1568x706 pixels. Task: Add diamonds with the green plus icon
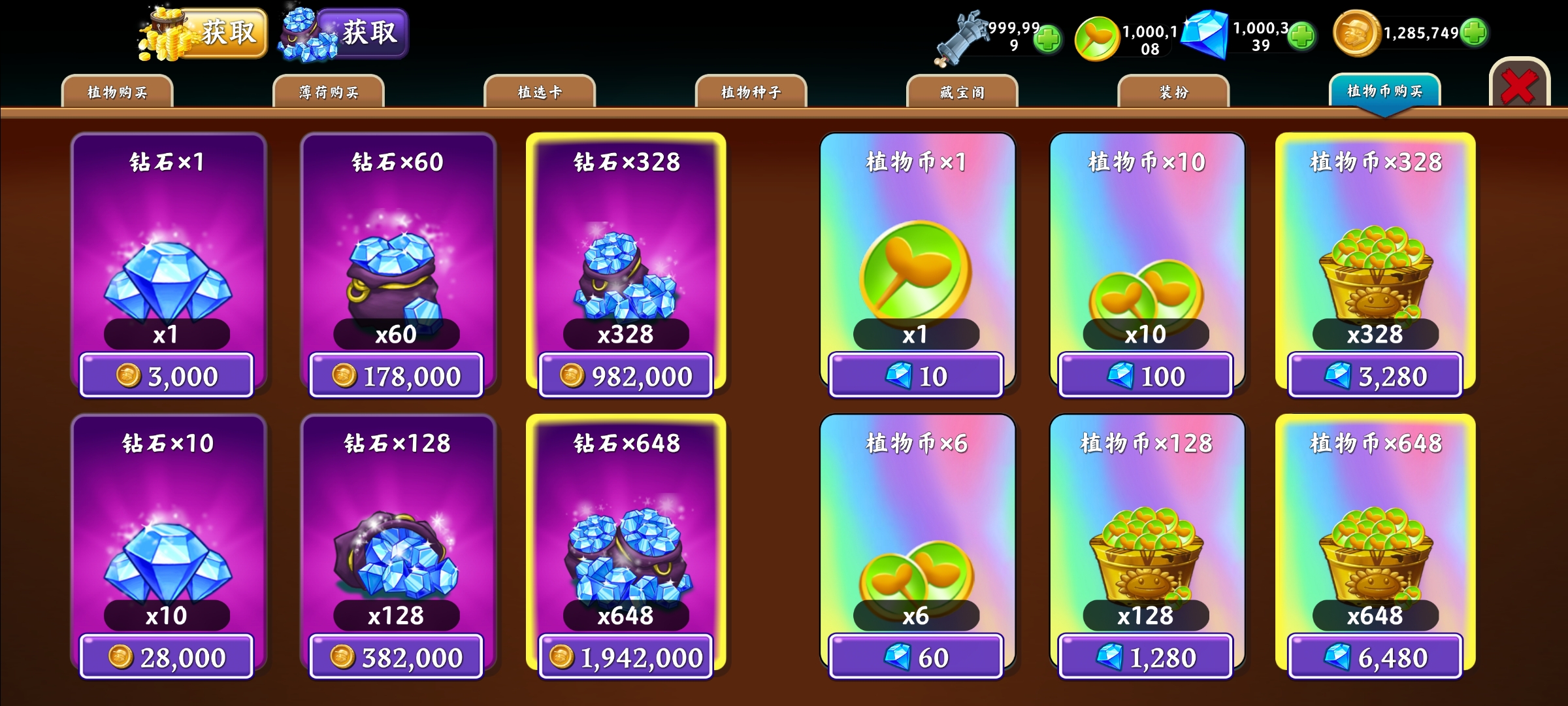point(1301,35)
